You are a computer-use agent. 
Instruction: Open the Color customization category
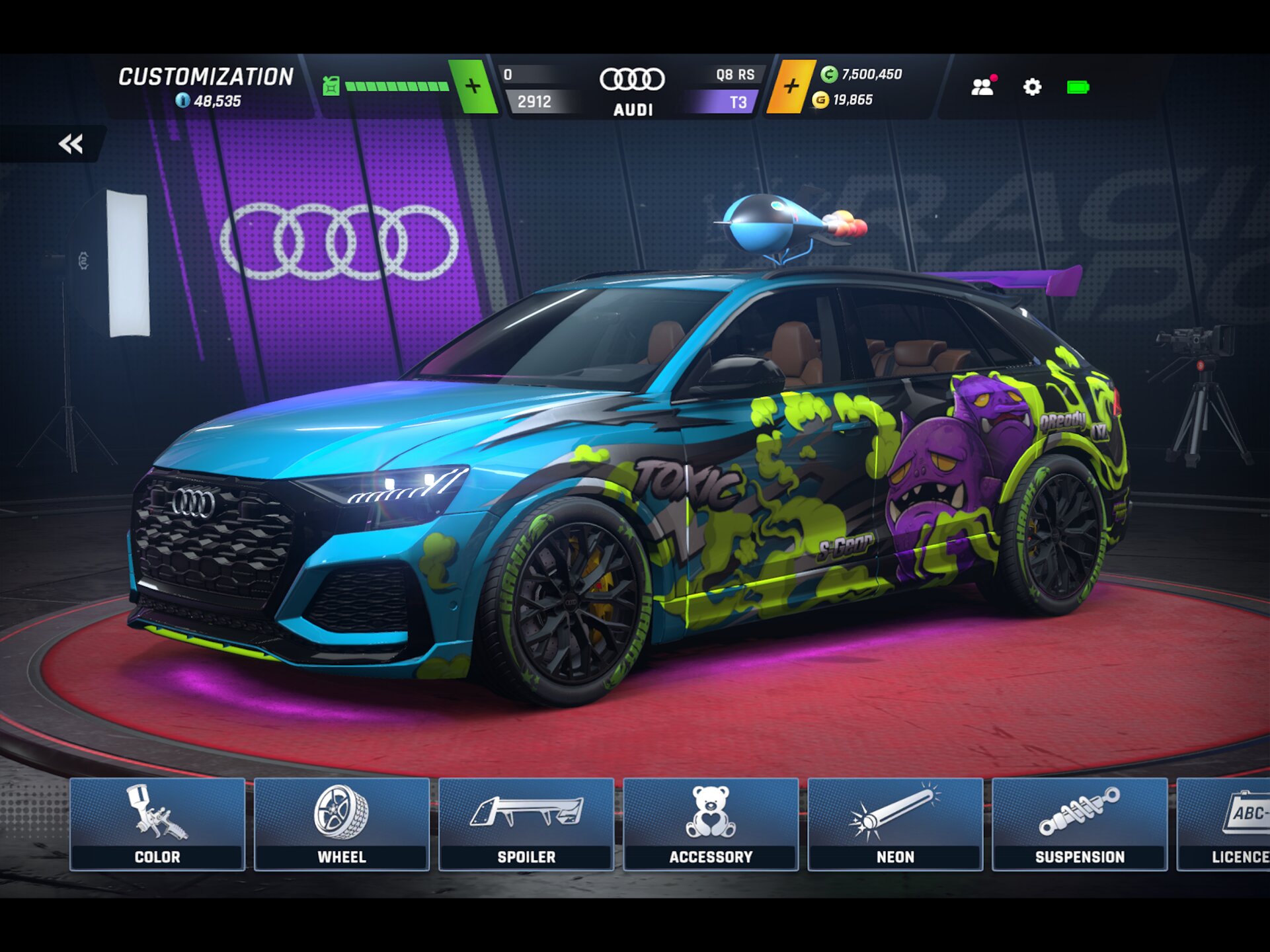point(157,824)
